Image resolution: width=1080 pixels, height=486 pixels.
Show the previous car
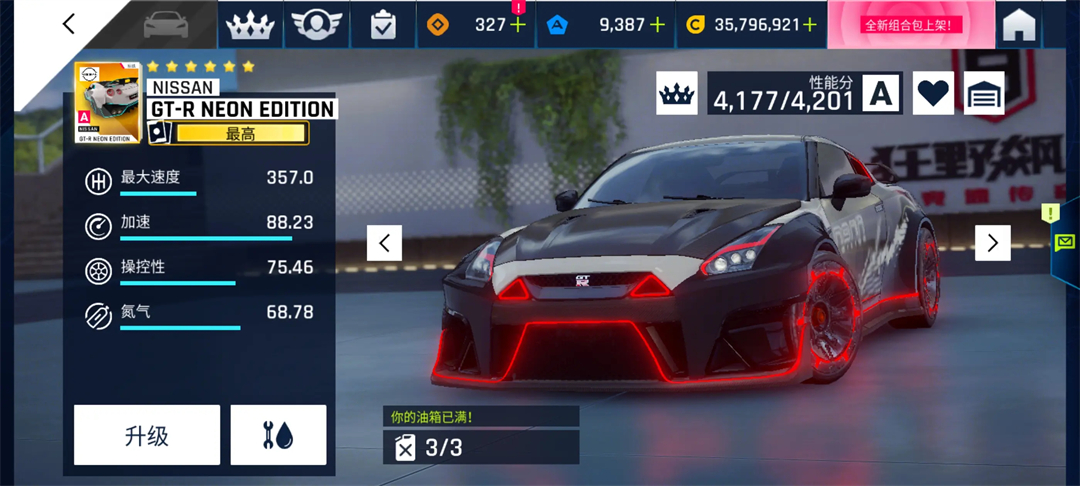[384, 243]
